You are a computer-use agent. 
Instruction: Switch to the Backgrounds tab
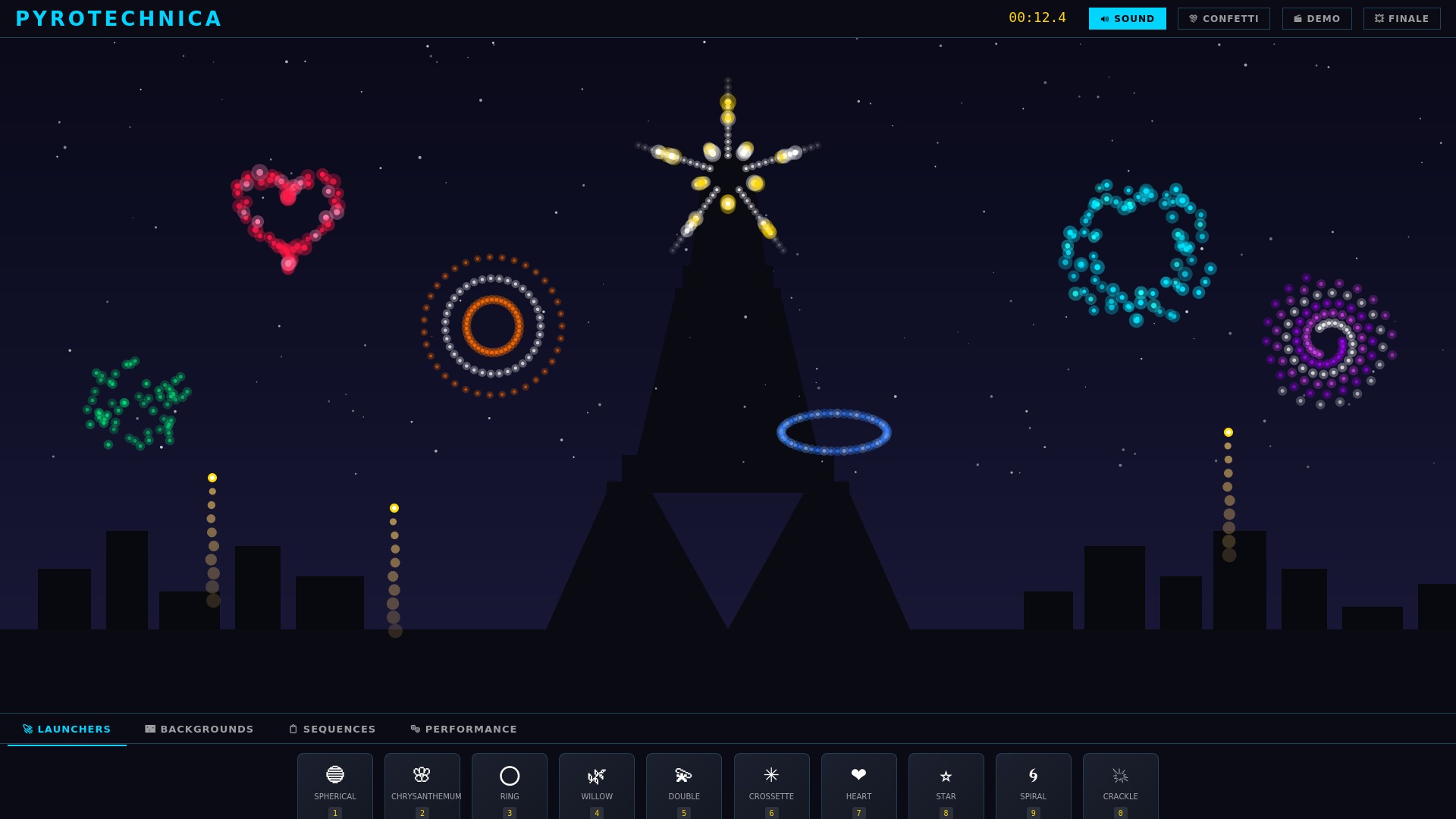coord(199,729)
